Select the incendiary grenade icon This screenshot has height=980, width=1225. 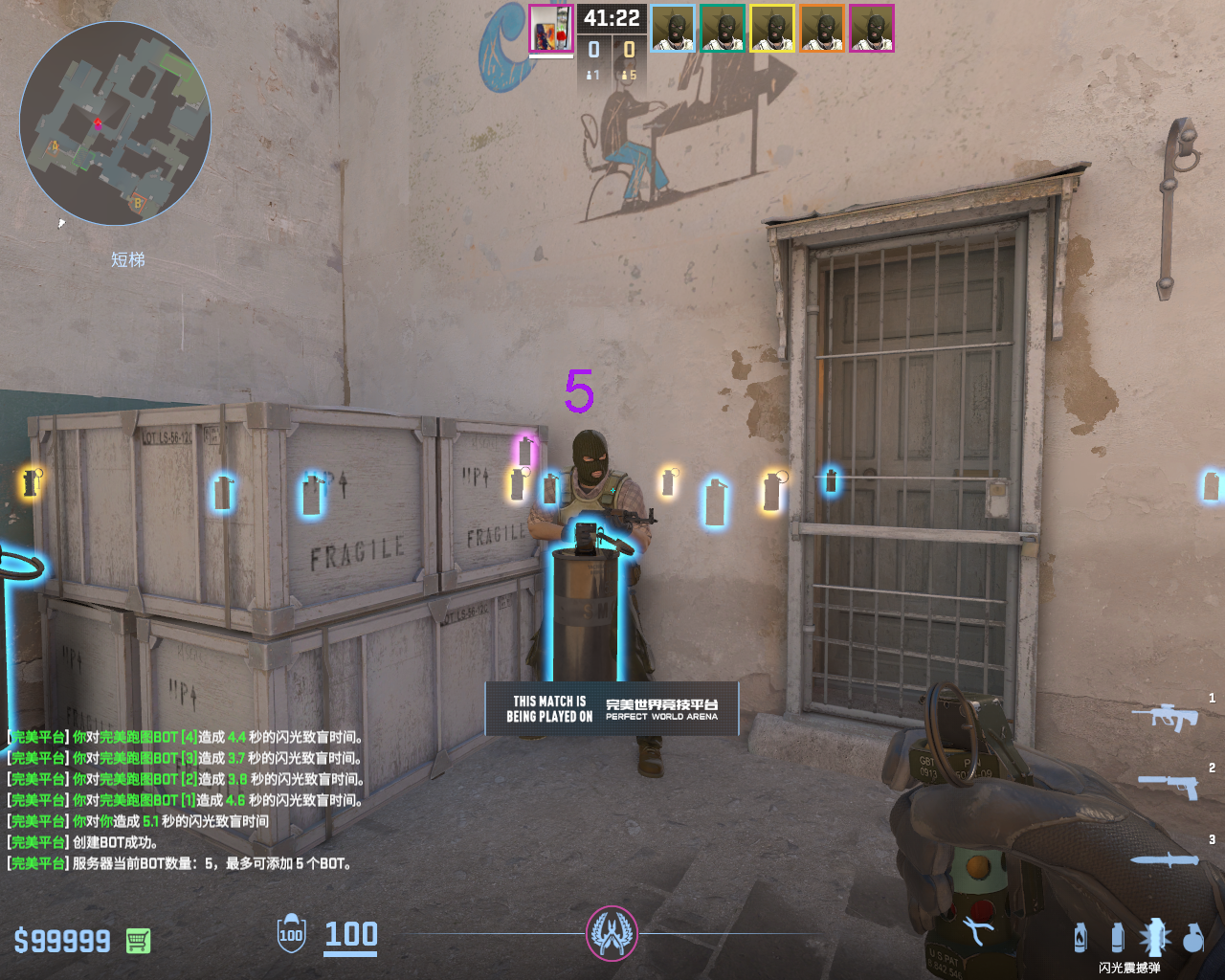(1080, 937)
